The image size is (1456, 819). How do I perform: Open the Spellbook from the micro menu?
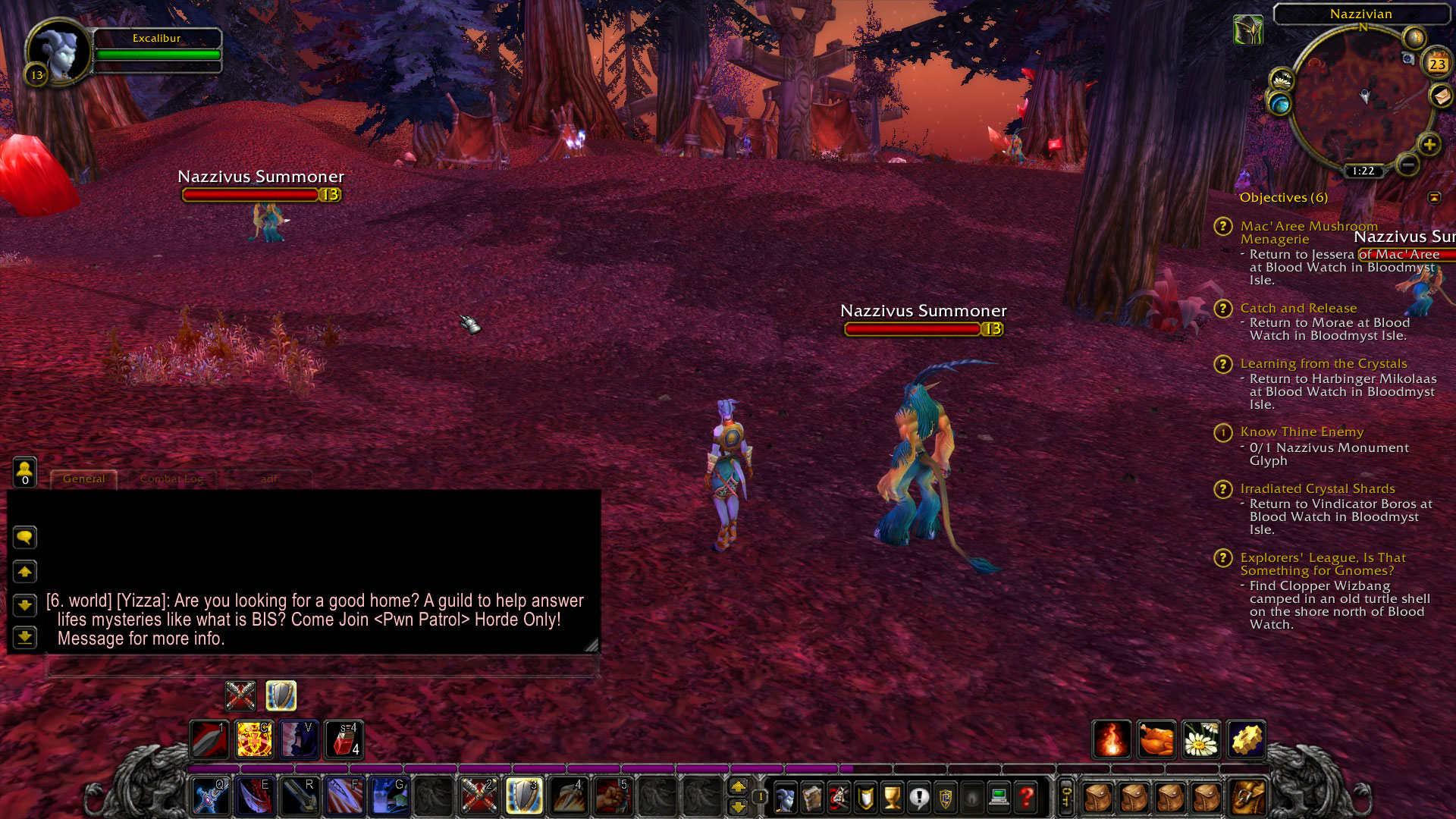tap(812, 797)
